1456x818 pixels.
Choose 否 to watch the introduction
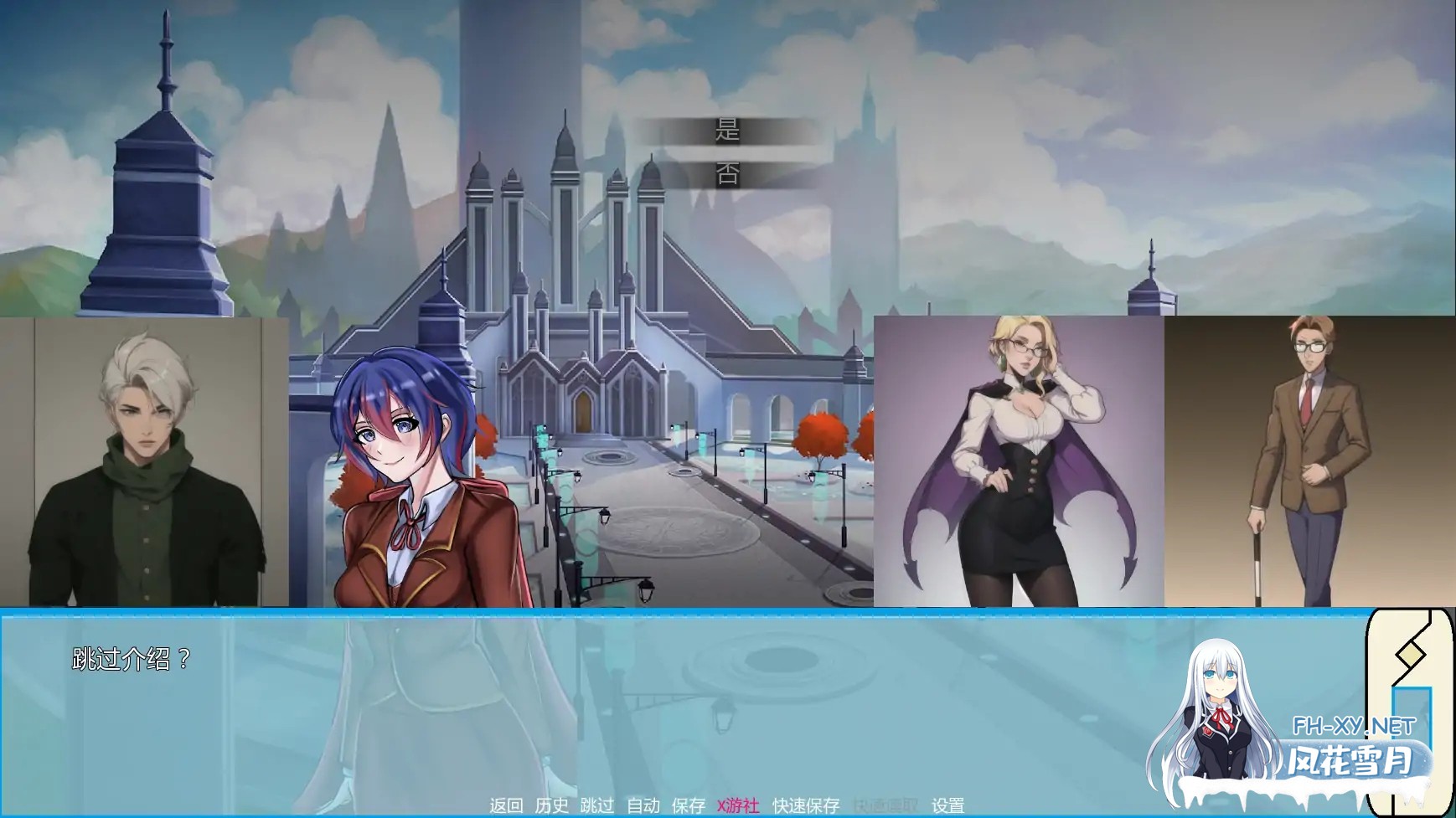point(728,173)
